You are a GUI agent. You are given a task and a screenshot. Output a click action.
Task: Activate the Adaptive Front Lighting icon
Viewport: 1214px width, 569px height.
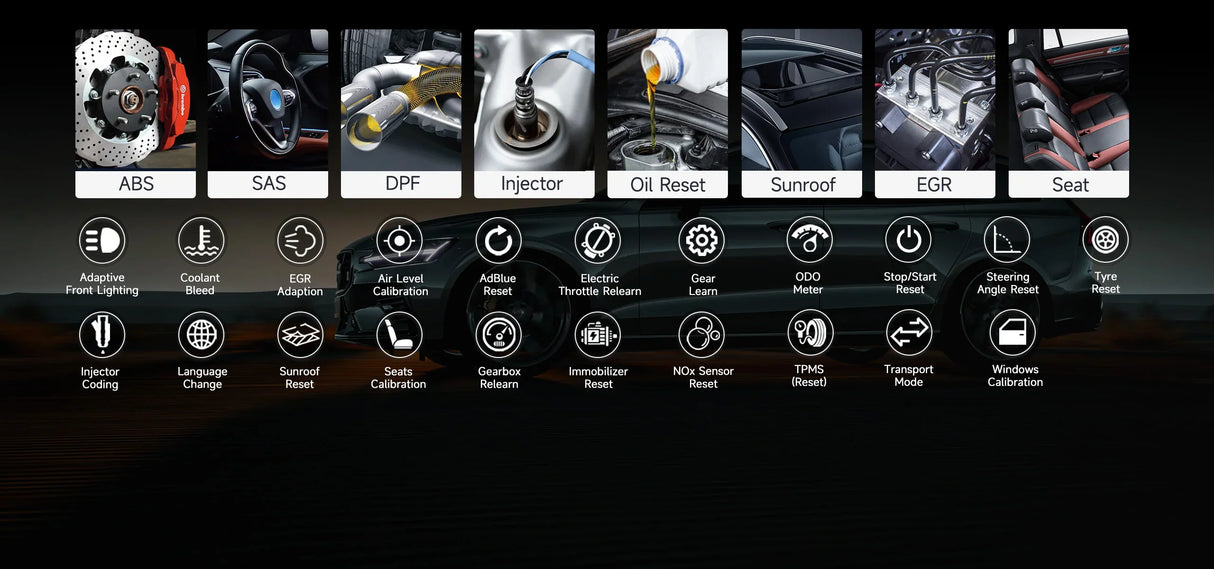[102, 241]
